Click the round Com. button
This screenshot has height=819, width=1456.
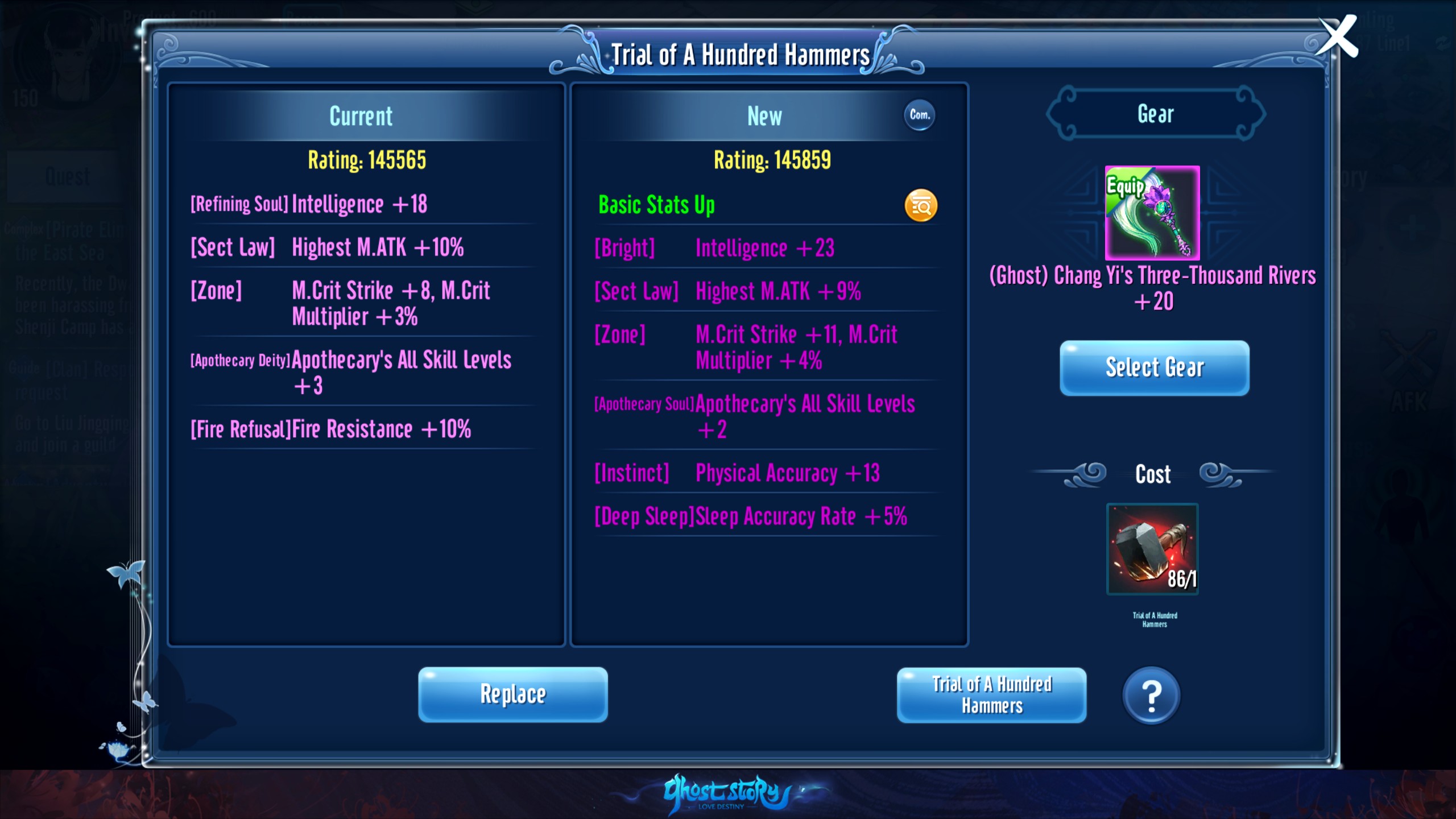click(919, 115)
